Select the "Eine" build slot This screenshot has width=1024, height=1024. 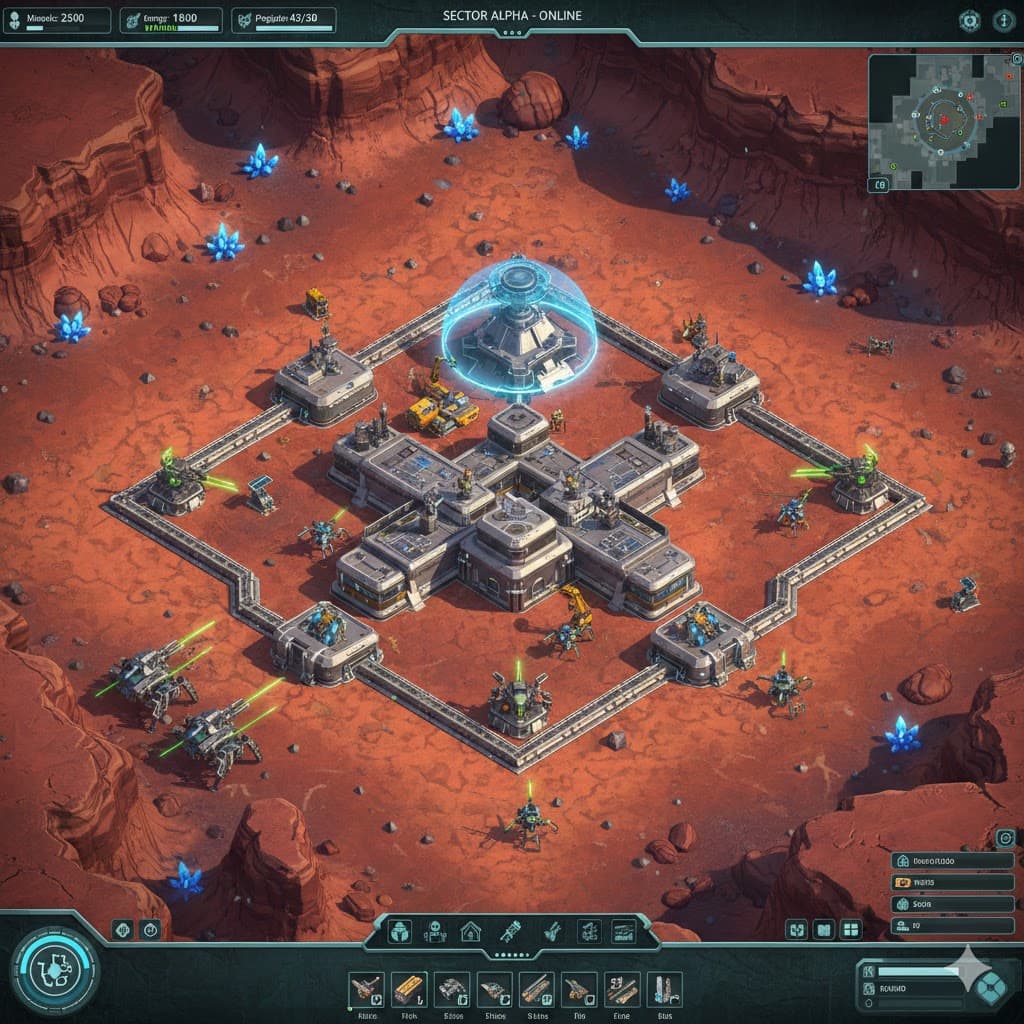[621, 990]
